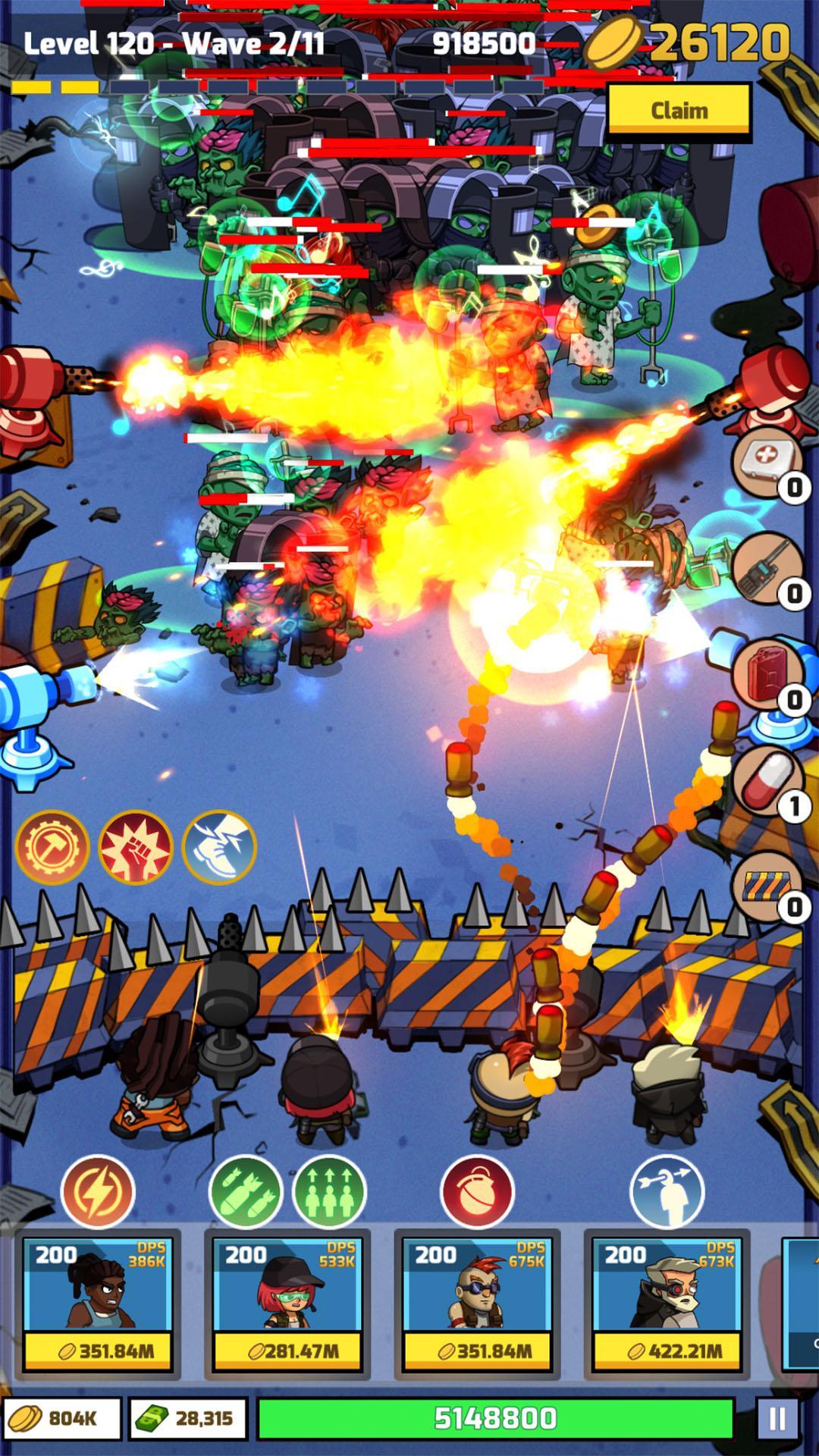Image resolution: width=819 pixels, height=1456 pixels.
Task: Use the red fuel canister item
Action: pos(766,675)
